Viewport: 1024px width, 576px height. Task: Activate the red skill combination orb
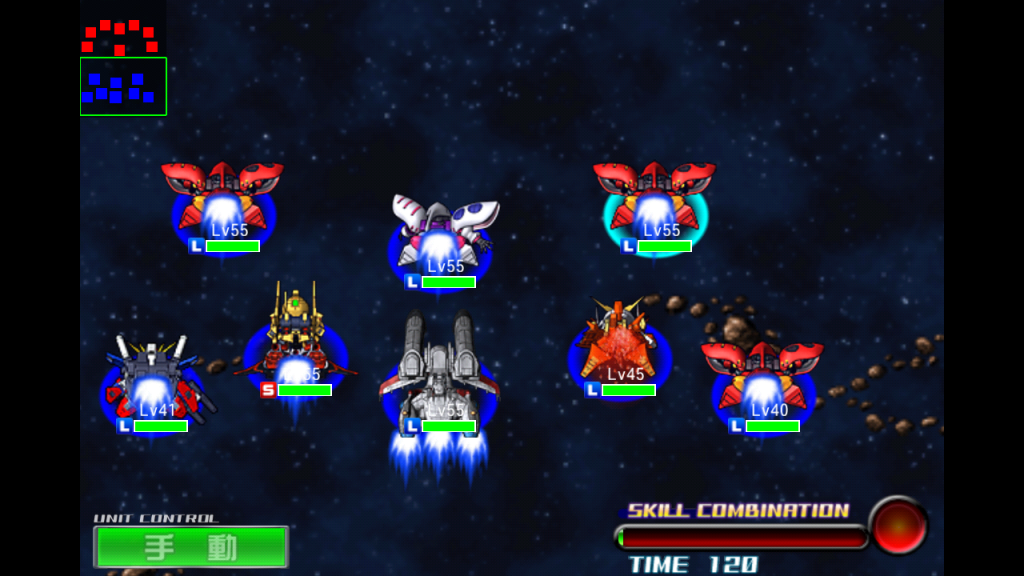tap(897, 525)
